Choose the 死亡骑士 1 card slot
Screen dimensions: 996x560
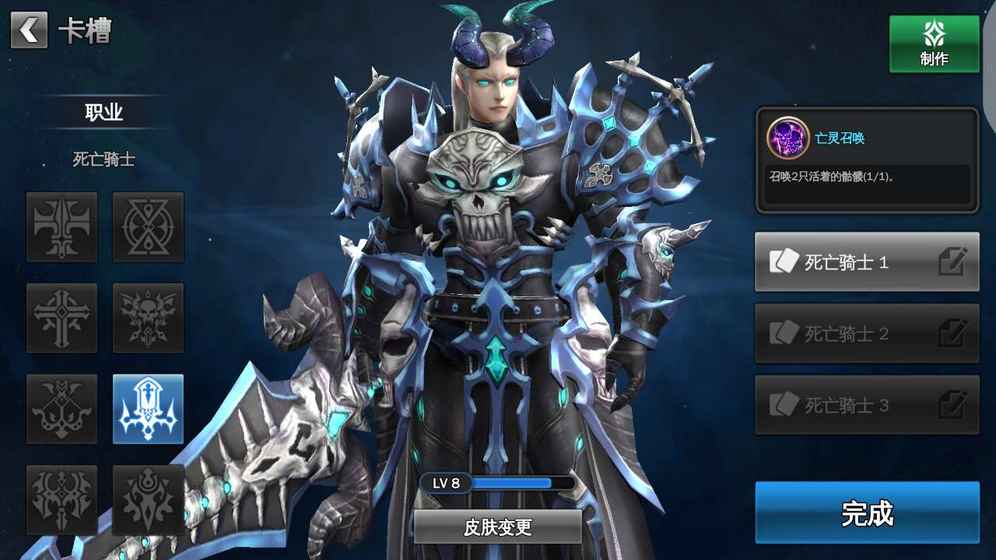tap(845, 263)
